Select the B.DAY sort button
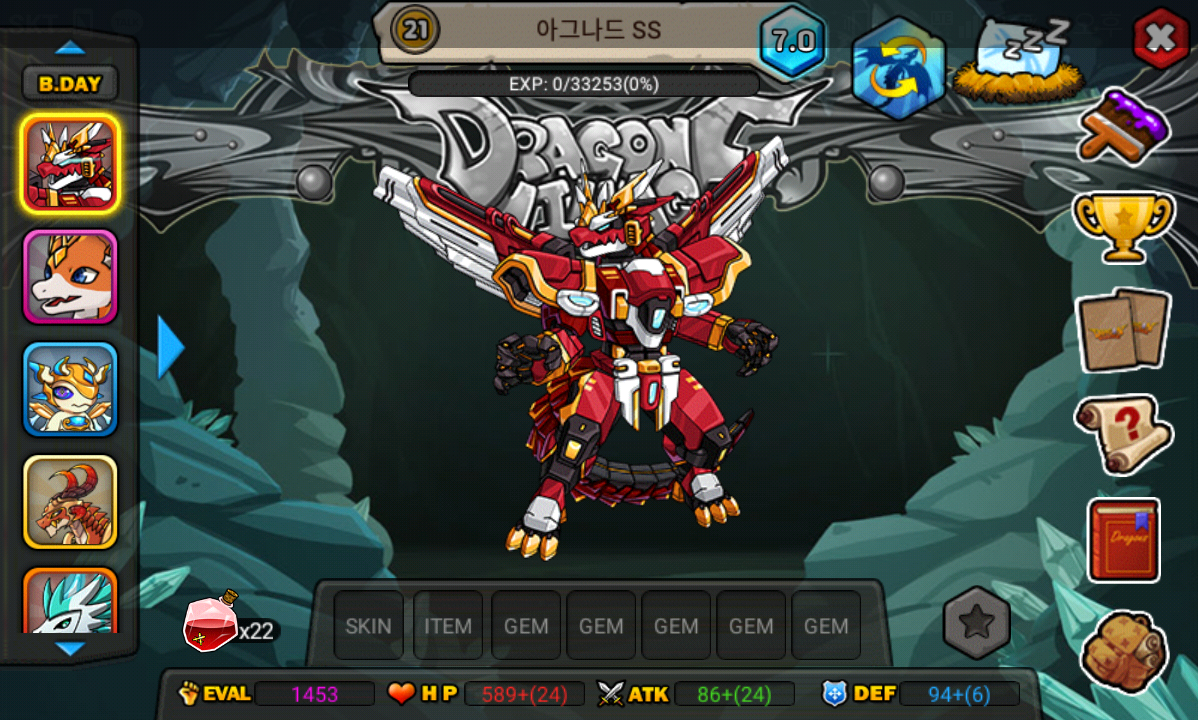The height and width of the screenshot is (720, 1198). (x=70, y=84)
